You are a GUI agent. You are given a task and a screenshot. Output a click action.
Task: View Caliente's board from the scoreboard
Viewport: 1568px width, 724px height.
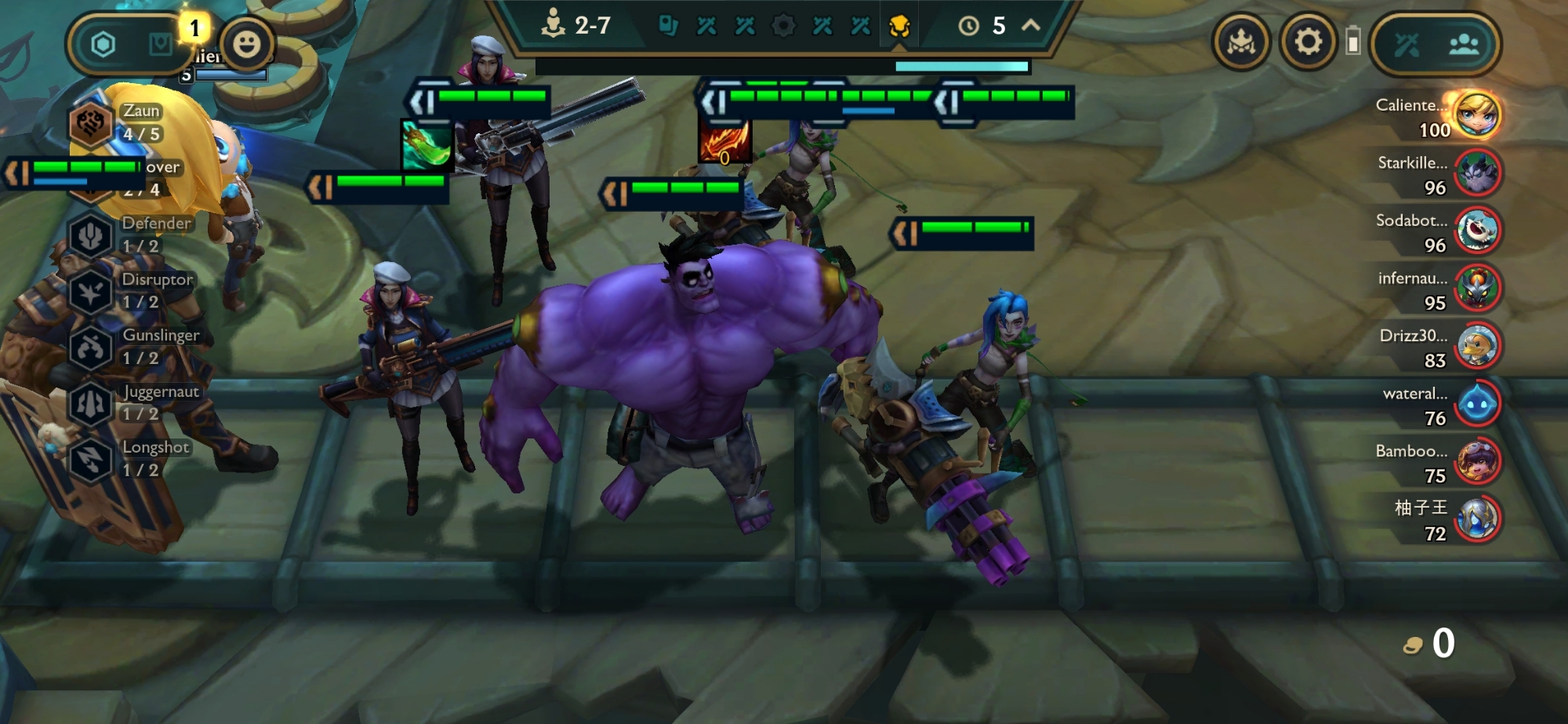point(1477,115)
